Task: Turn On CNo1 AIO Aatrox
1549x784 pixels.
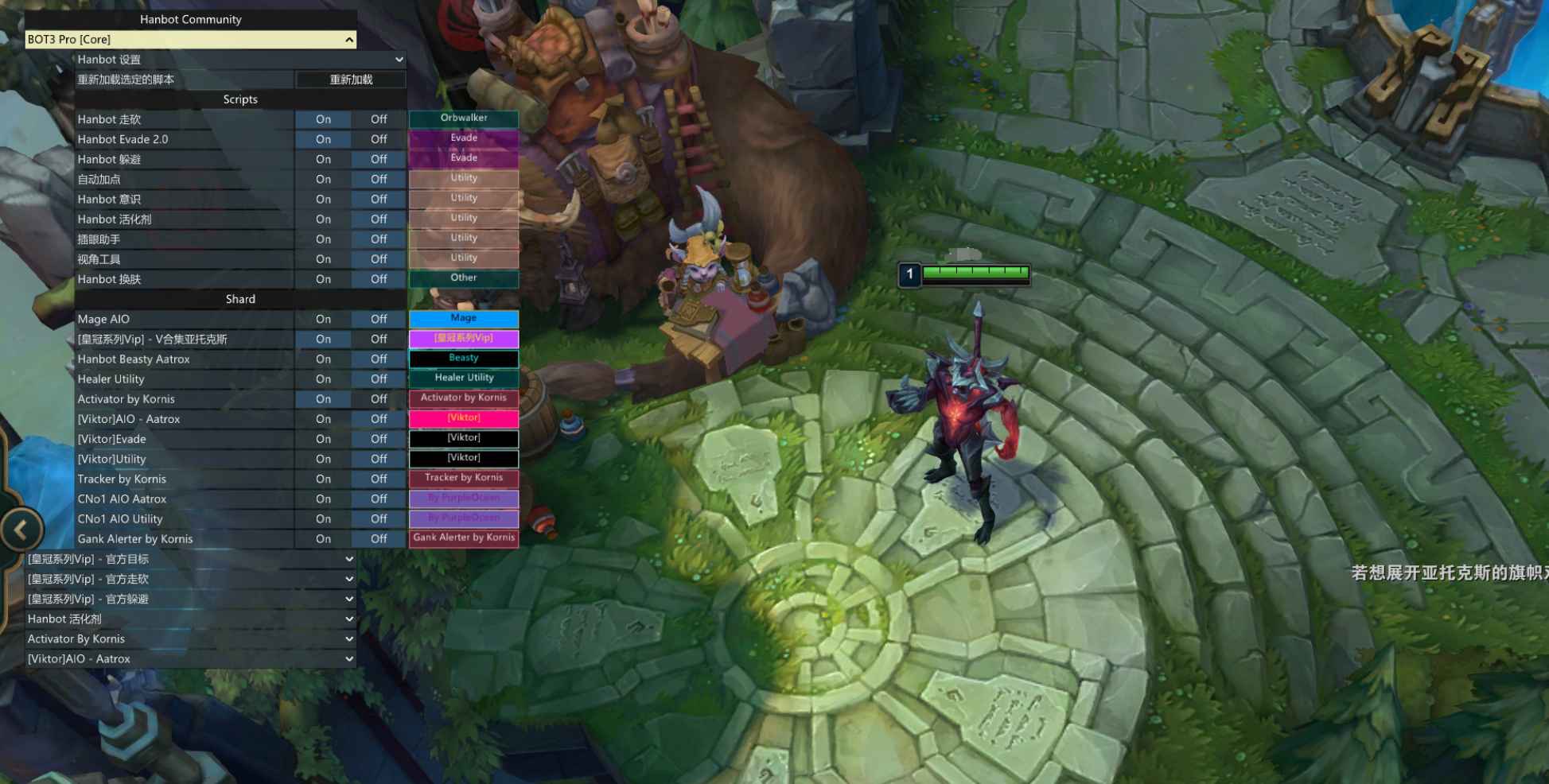Action: tap(323, 499)
